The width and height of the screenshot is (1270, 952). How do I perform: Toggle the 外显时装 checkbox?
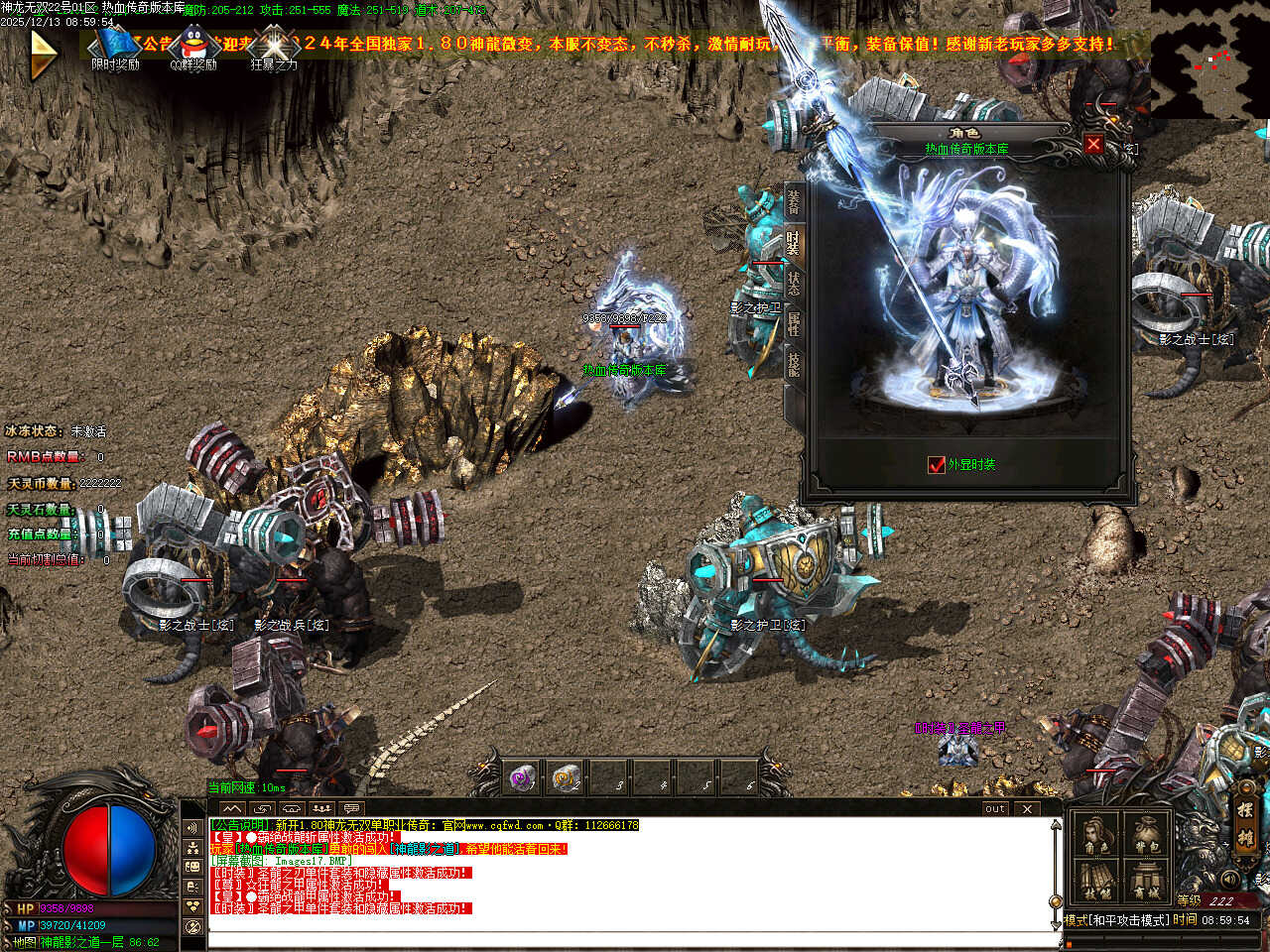click(x=936, y=464)
